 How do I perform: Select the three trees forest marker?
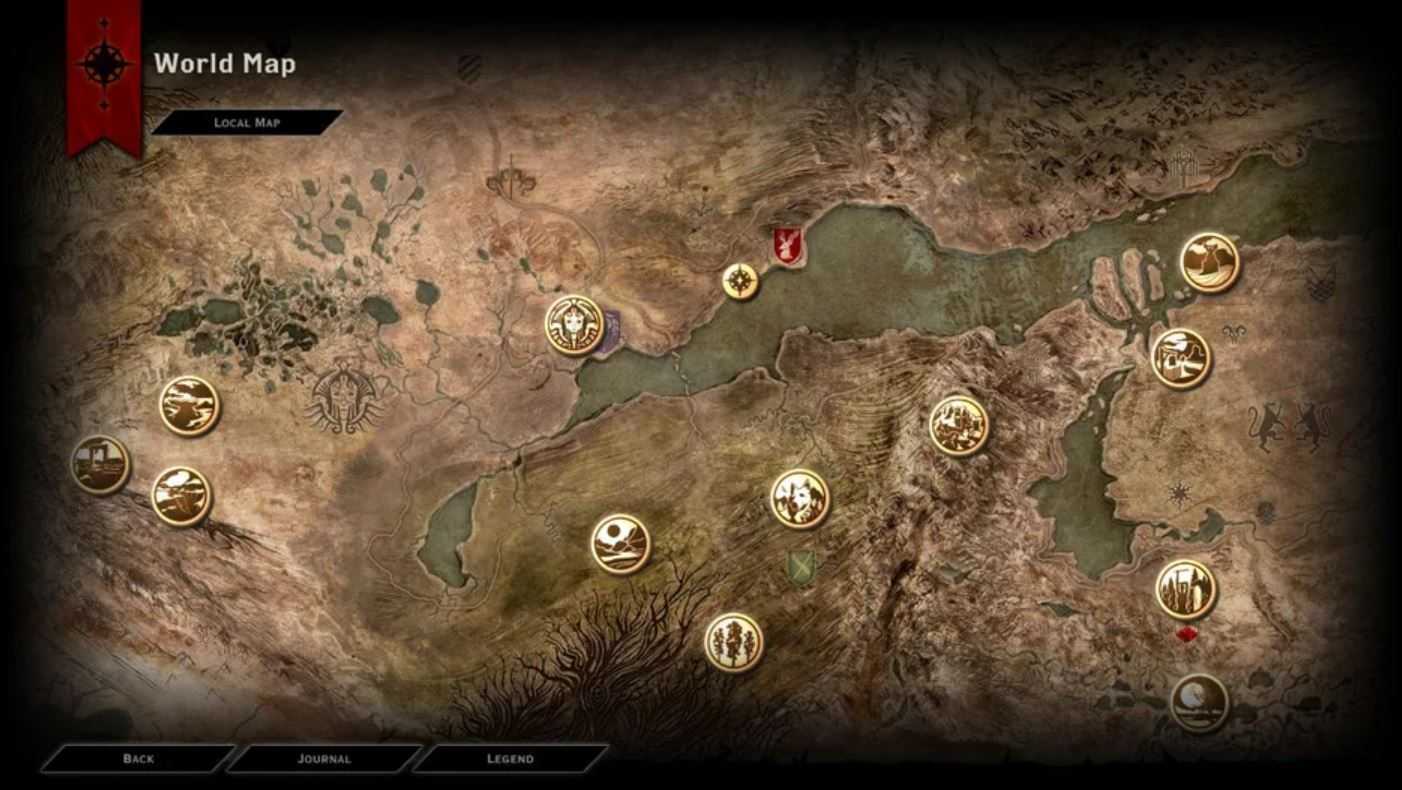(x=733, y=642)
